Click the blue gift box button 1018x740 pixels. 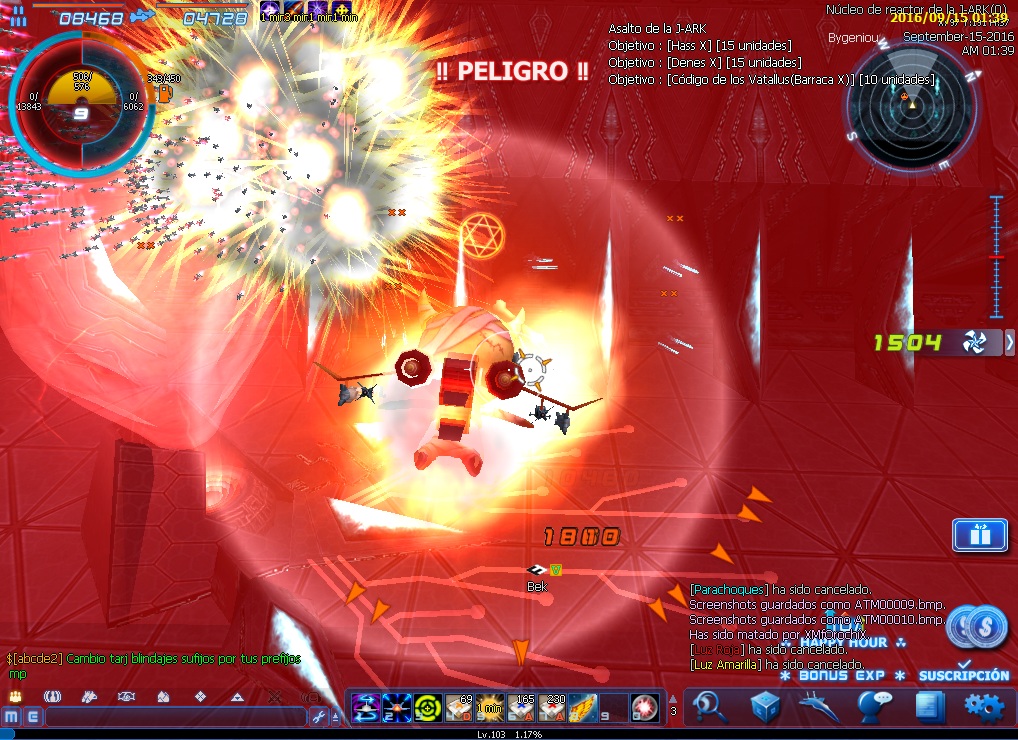pyautogui.click(x=979, y=535)
